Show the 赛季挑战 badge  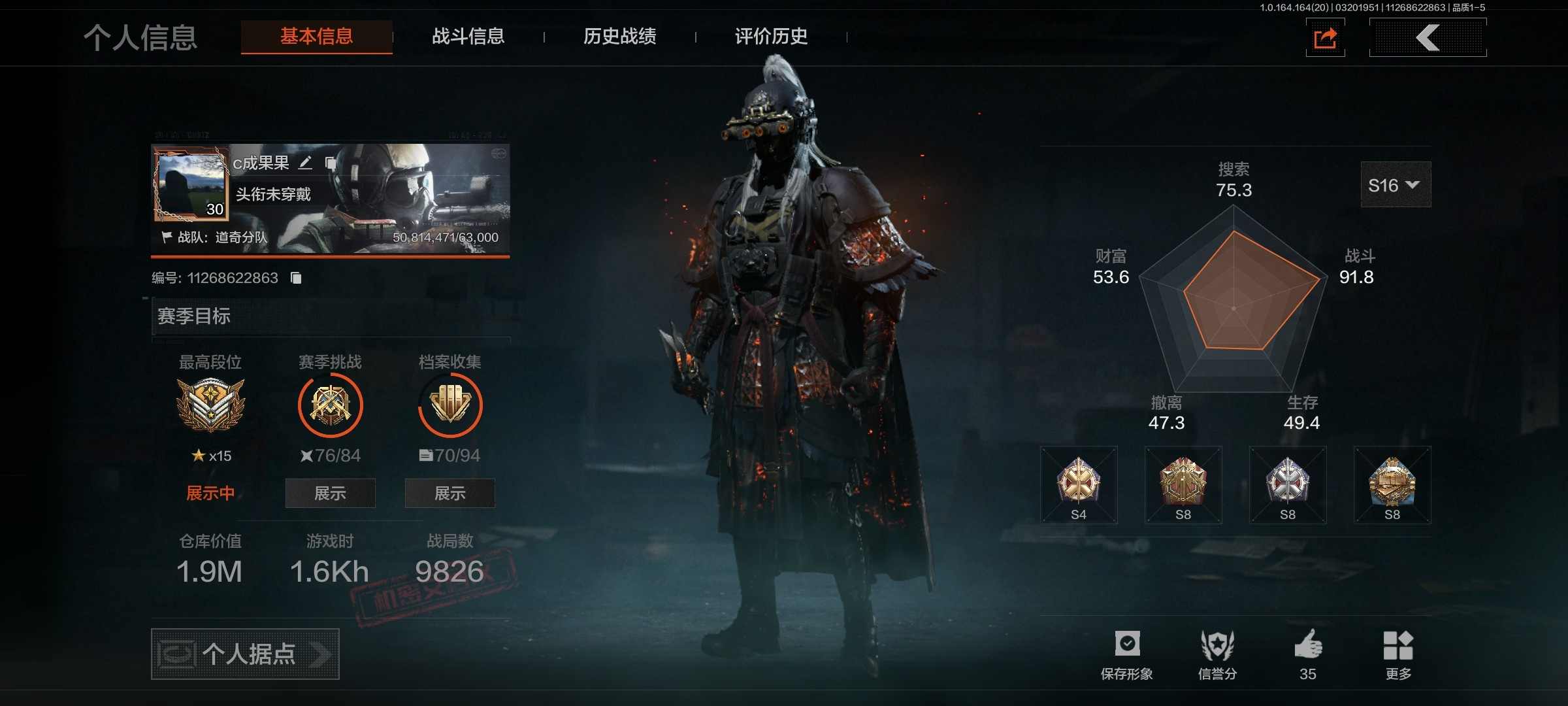(x=330, y=493)
